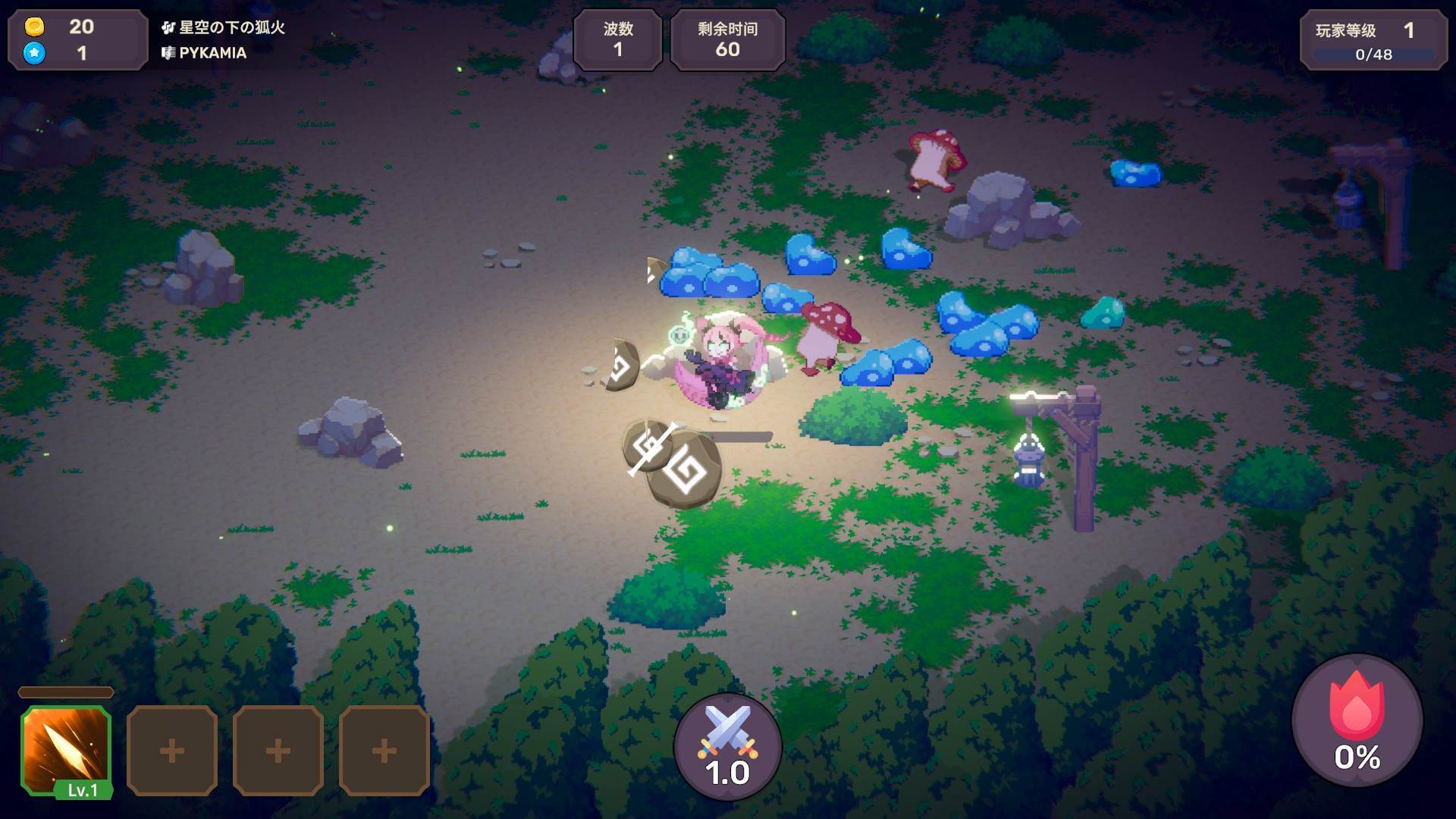Click the crossed swords 1.0 speed button
This screenshot has height=819, width=1456.
click(727, 747)
